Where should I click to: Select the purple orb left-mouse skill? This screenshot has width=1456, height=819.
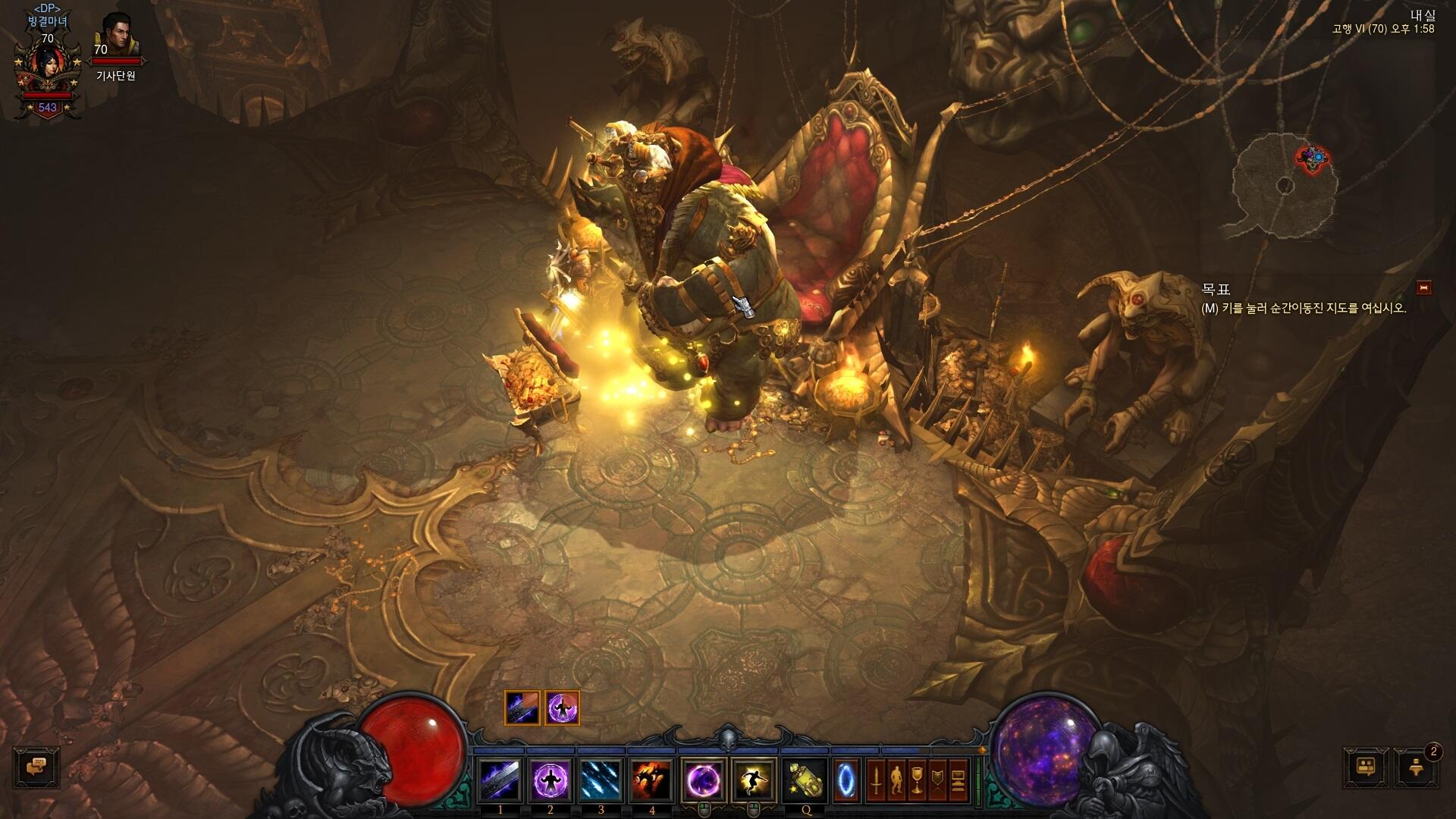click(x=704, y=780)
